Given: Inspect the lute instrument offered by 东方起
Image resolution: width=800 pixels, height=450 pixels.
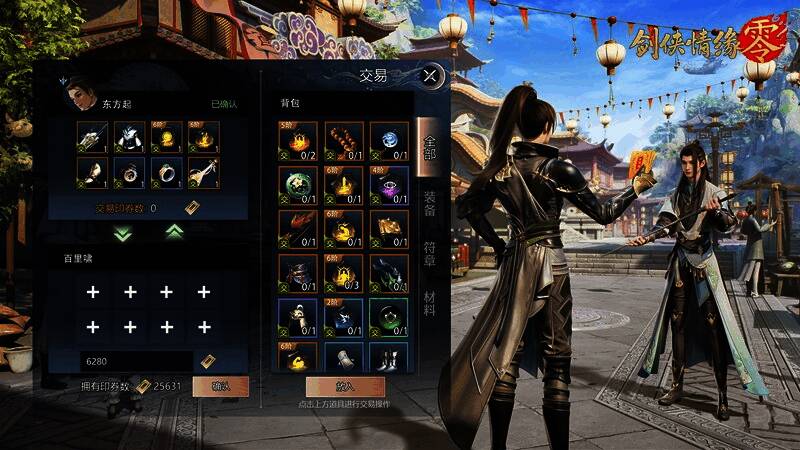Looking at the screenshot, I should (x=204, y=173).
